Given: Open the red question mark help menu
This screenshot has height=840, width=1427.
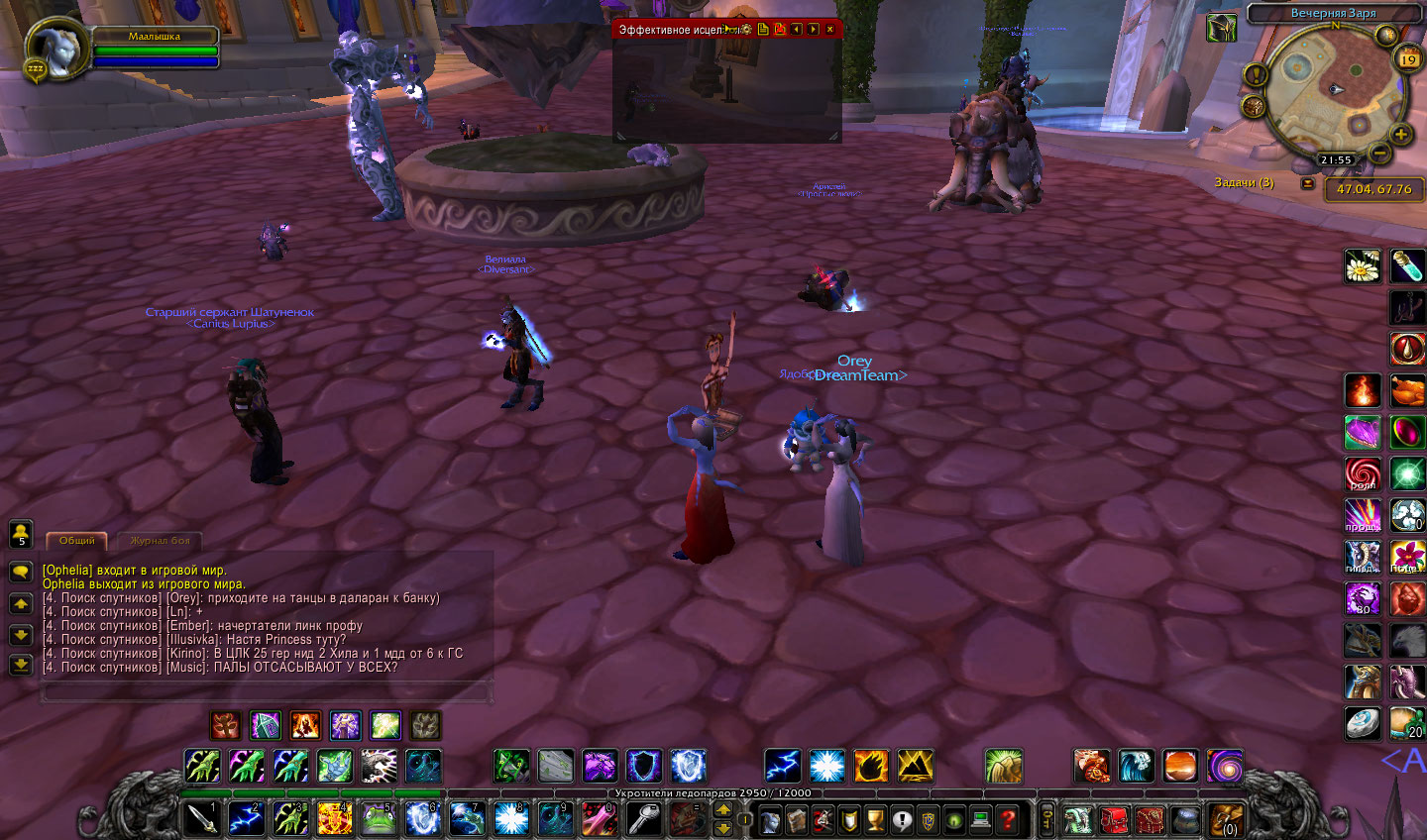Looking at the screenshot, I should point(1008,820).
